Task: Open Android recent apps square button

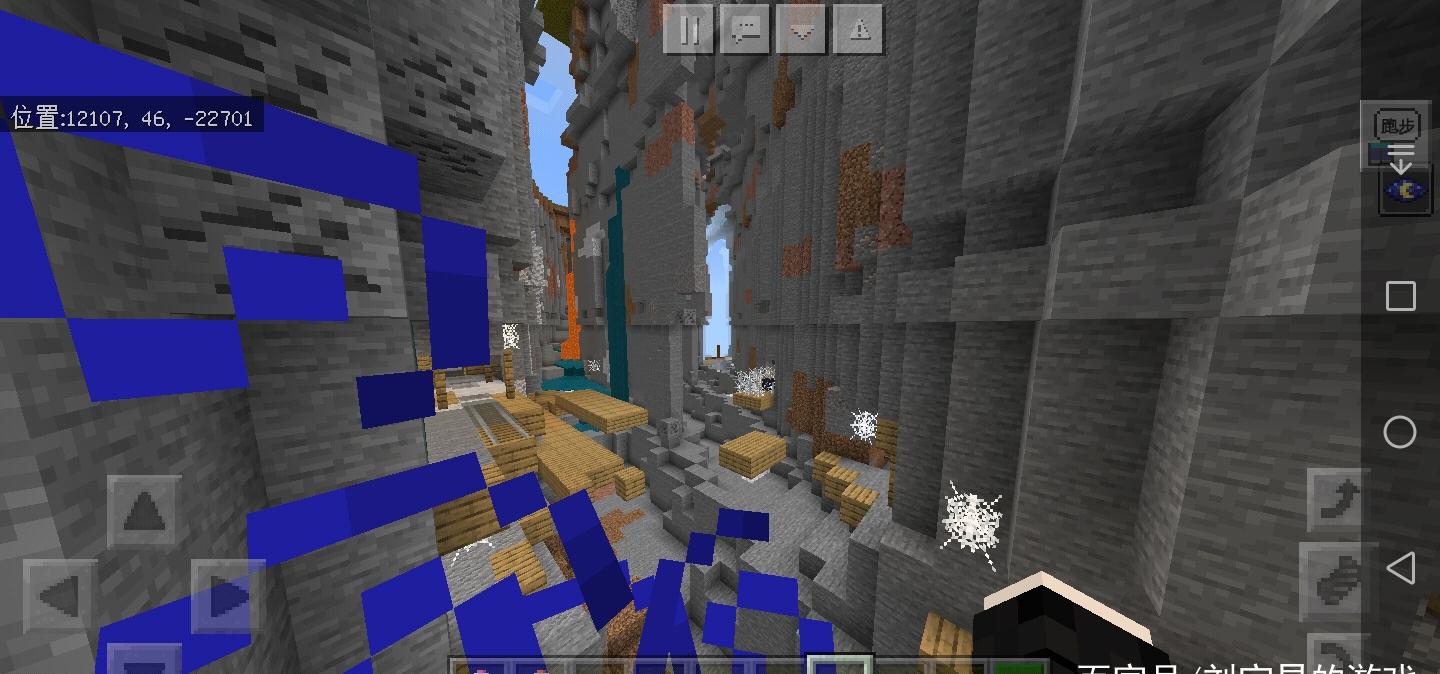Action: (1400, 296)
